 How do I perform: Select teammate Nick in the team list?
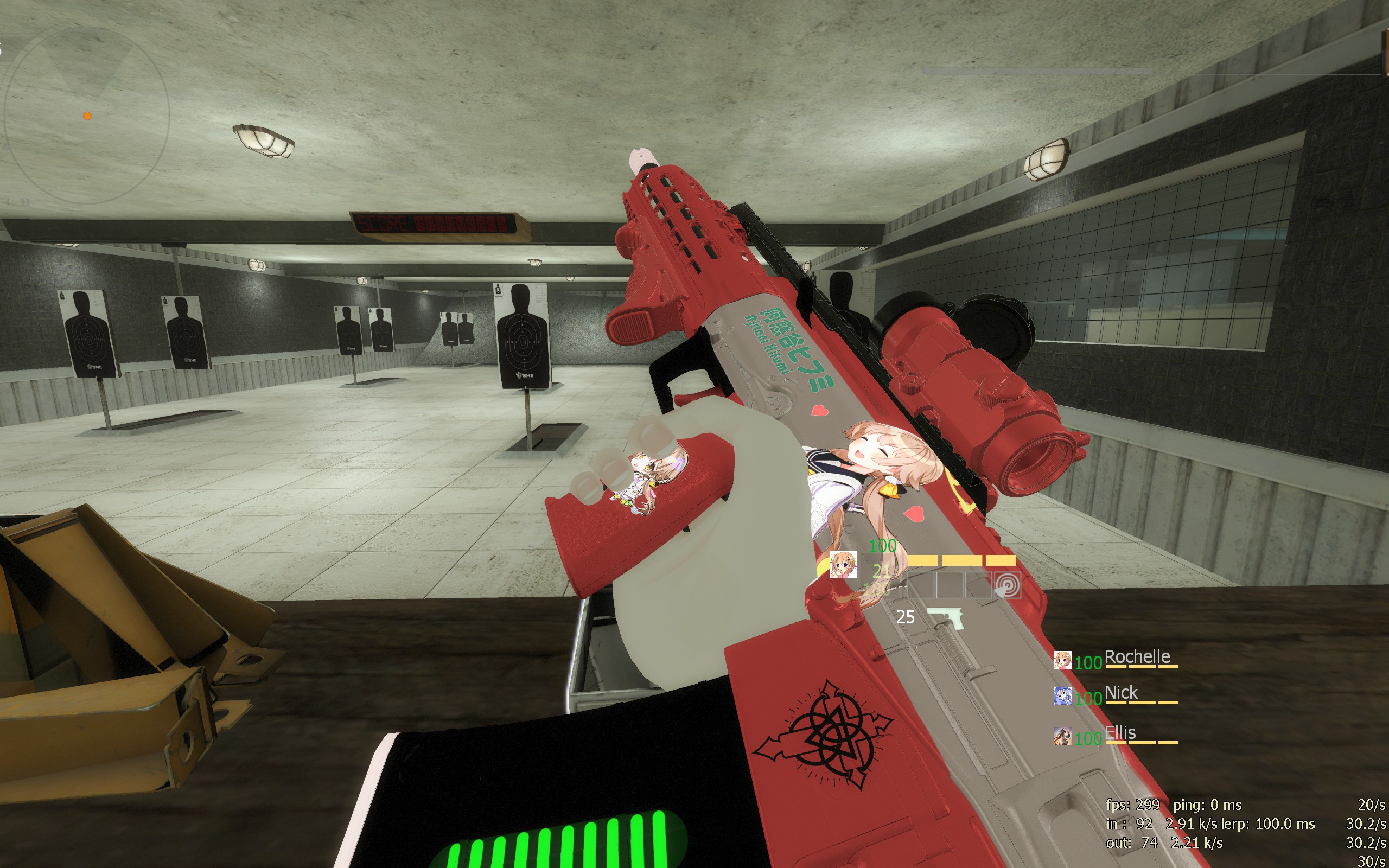(1120, 693)
